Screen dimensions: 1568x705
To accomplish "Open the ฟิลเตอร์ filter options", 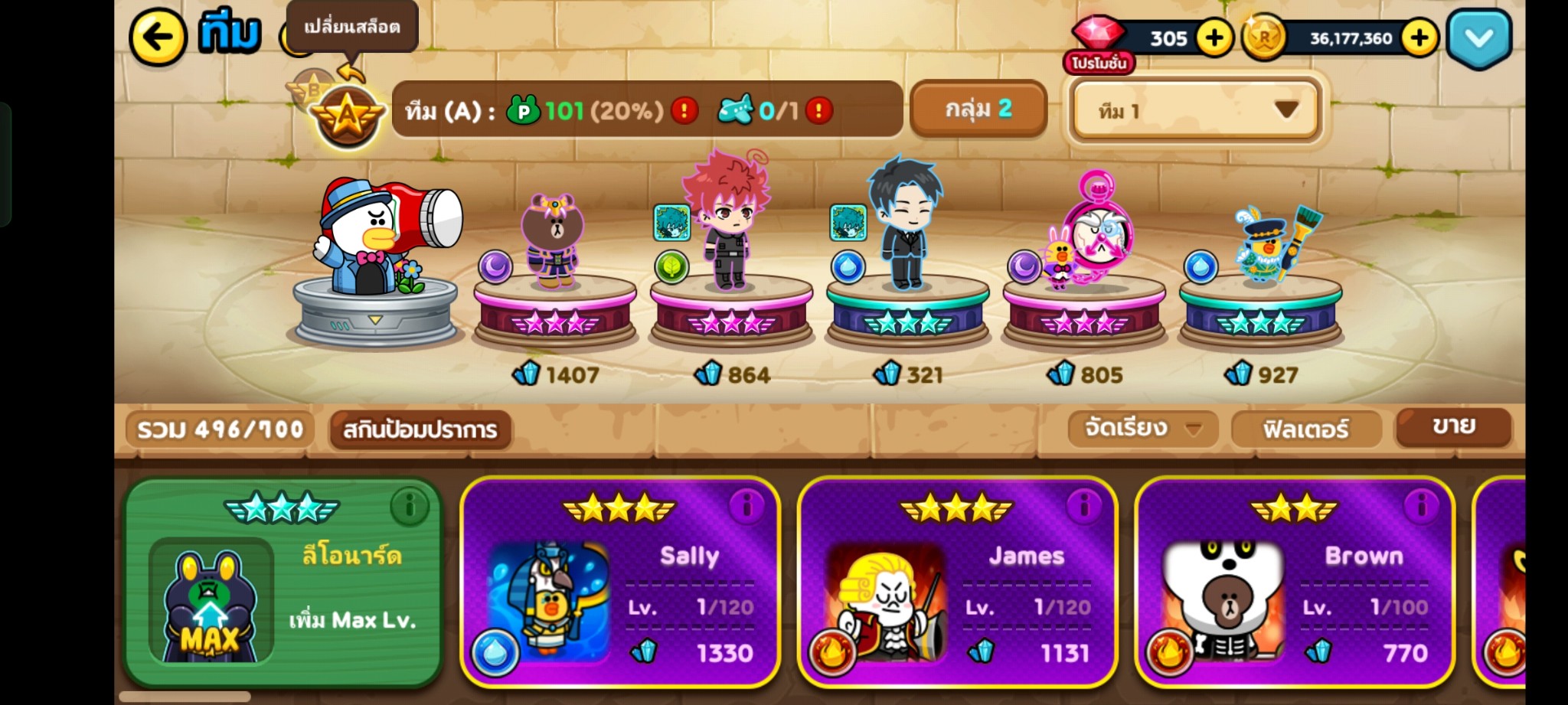I will tap(1305, 429).
